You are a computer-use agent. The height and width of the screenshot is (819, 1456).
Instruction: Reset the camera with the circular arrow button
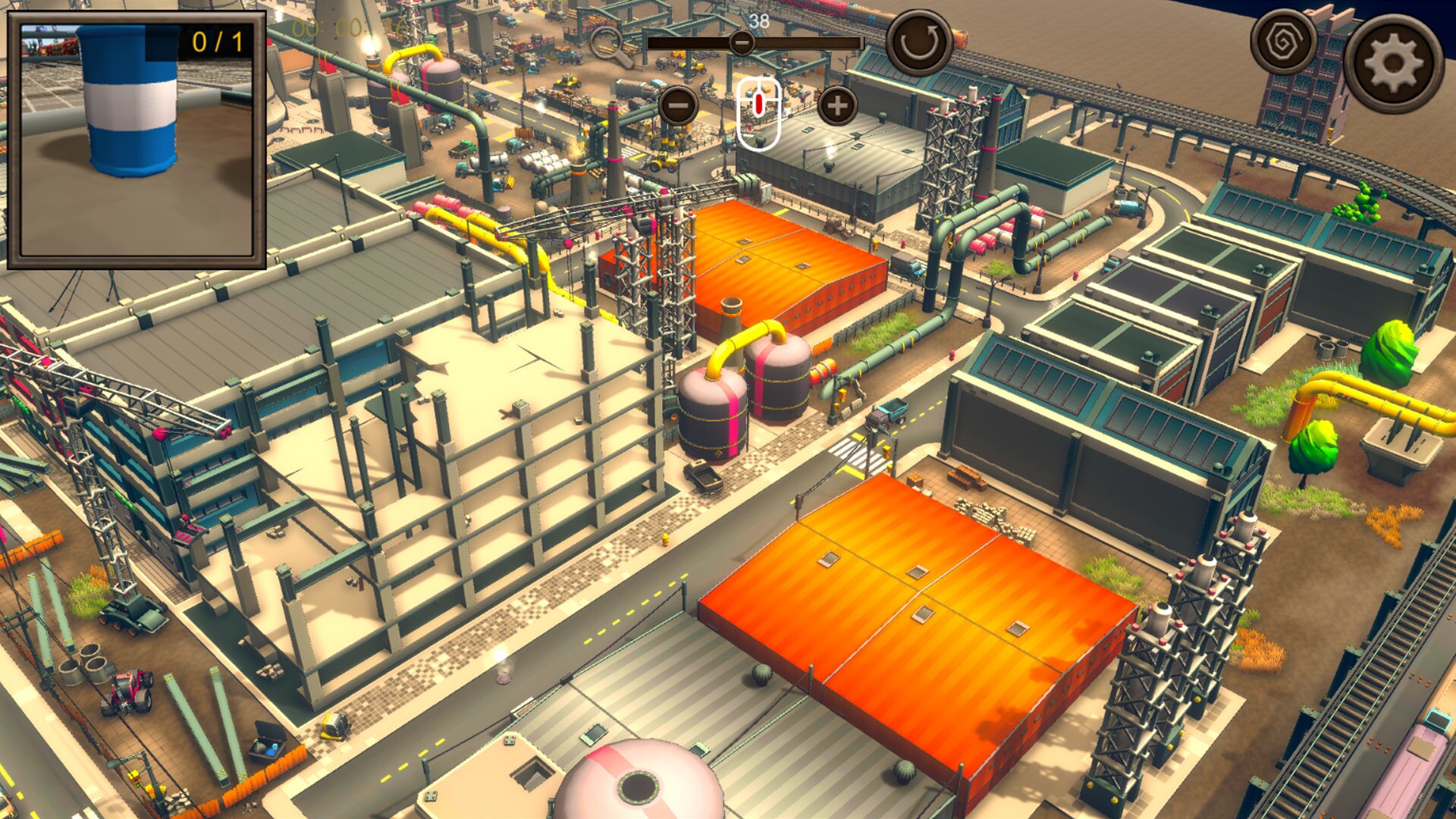click(x=920, y=39)
